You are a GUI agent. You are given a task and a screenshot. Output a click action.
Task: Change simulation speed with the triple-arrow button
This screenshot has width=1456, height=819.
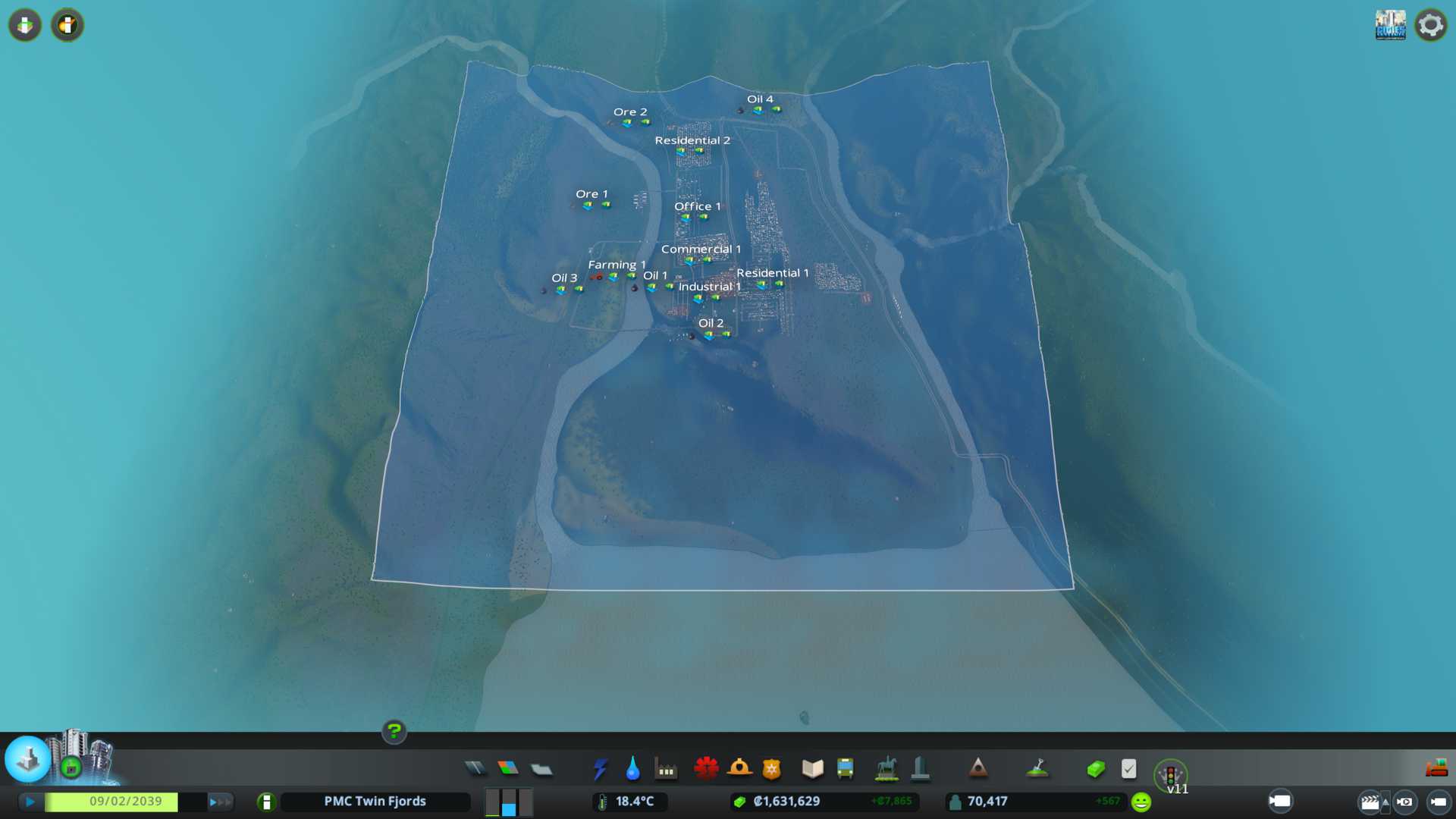(220, 802)
